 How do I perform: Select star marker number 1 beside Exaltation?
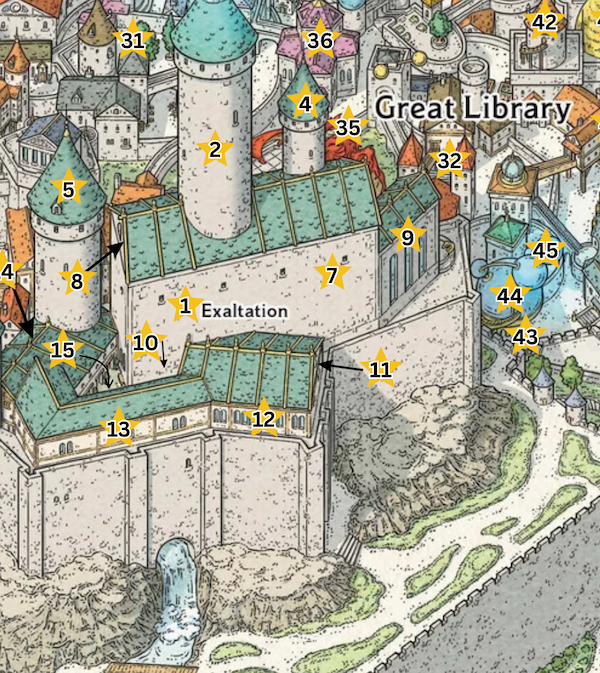(x=184, y=305)
